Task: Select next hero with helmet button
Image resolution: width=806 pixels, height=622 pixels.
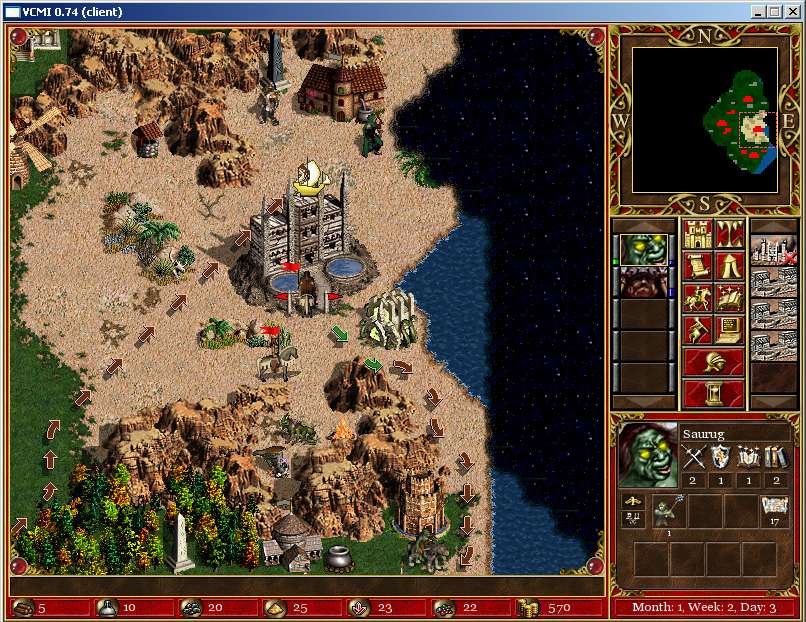Action: 713,362
